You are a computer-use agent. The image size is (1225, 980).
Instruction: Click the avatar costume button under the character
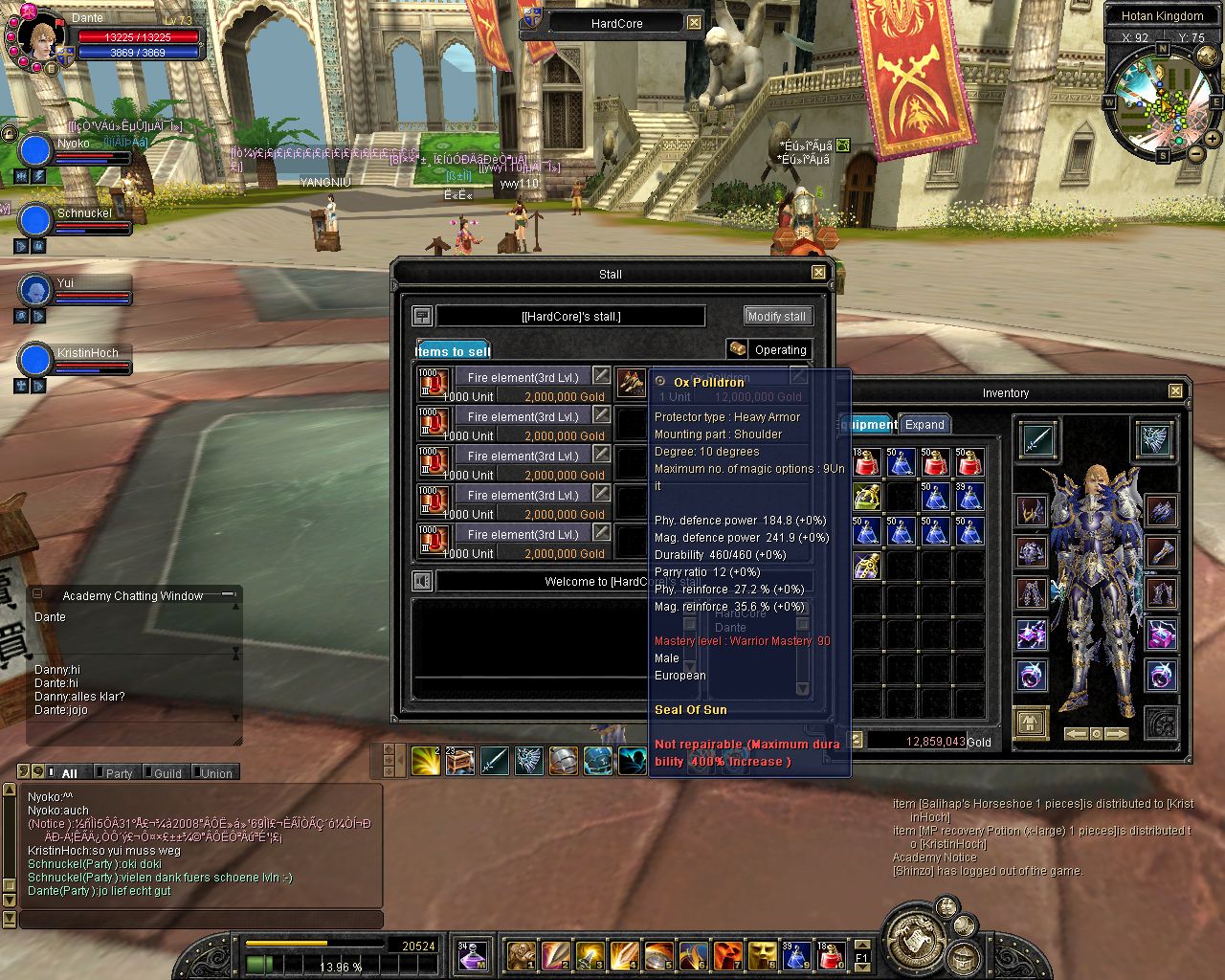coord(1031,723)
